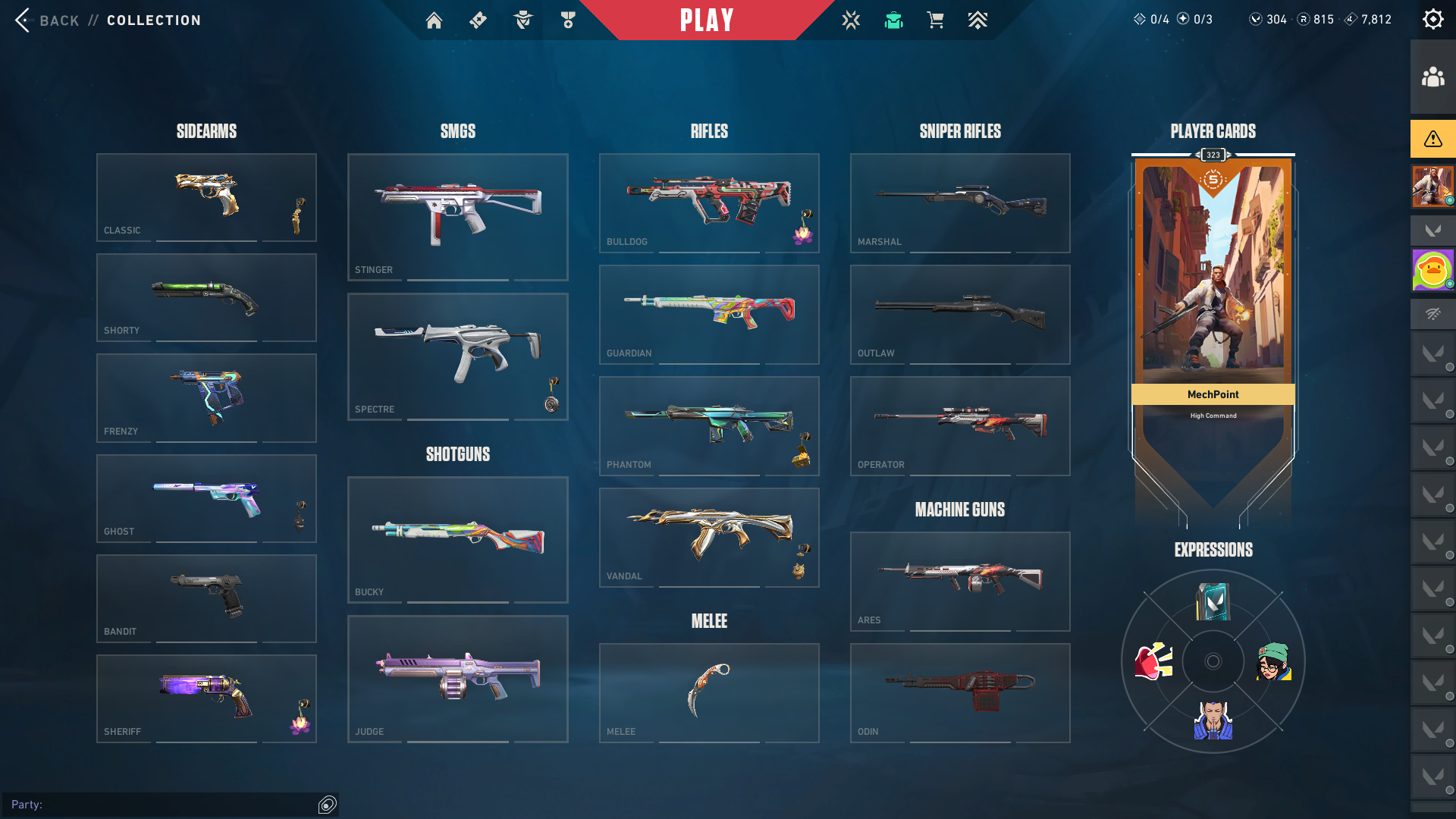The image size is (1456, 819).
Task: Go back from the Collection screen
Action: (47, 20)
